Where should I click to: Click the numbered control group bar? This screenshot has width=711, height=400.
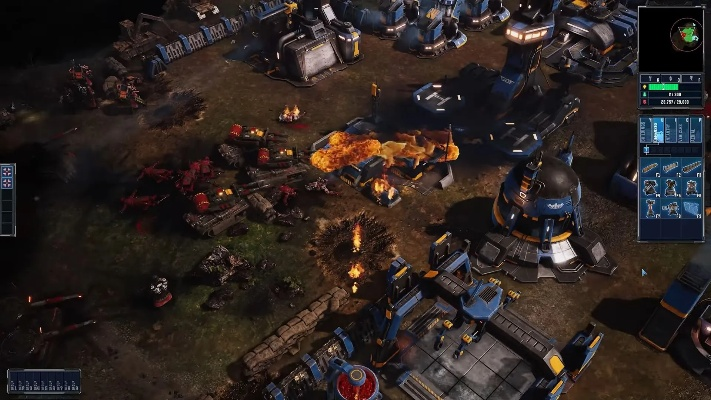(x=44, y=381)
